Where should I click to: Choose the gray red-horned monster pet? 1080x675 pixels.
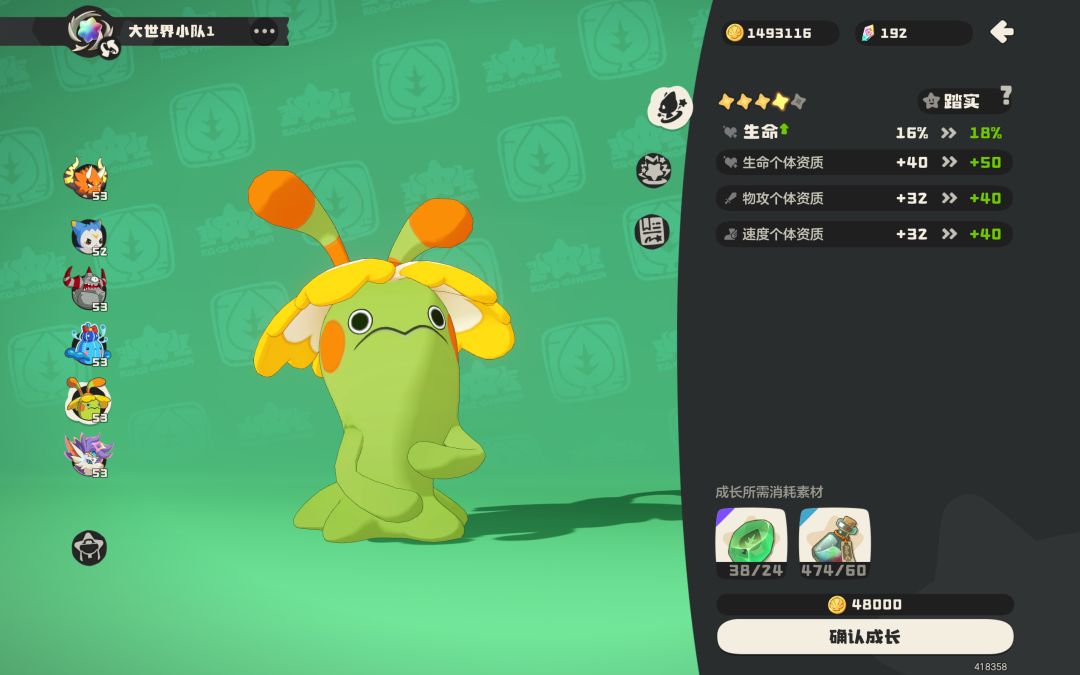(x=86, y=289)
